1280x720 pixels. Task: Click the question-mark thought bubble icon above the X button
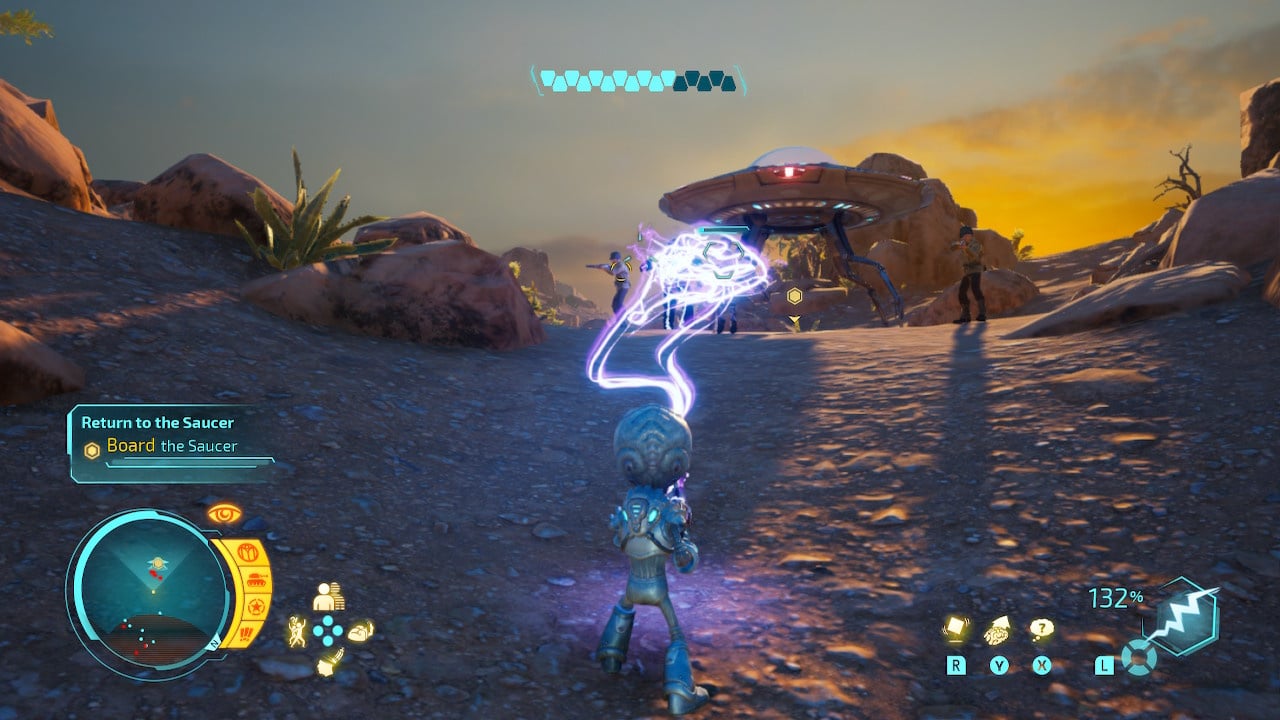(x=1042, y=627)
